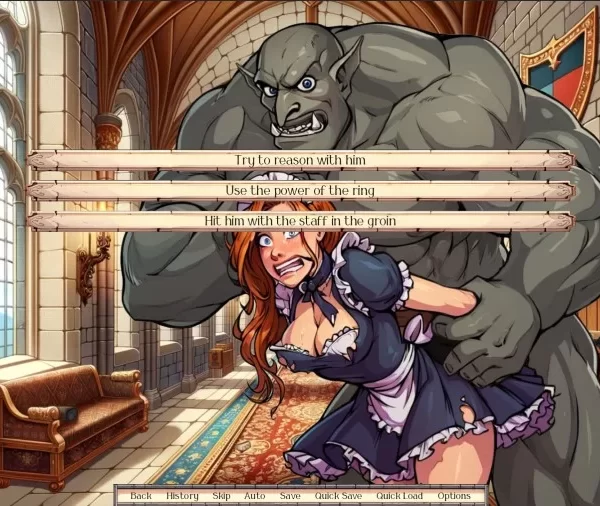Viewport: 600px width, 506px height.
Task: Click Quick Save
Action: (x=337, y=496)
